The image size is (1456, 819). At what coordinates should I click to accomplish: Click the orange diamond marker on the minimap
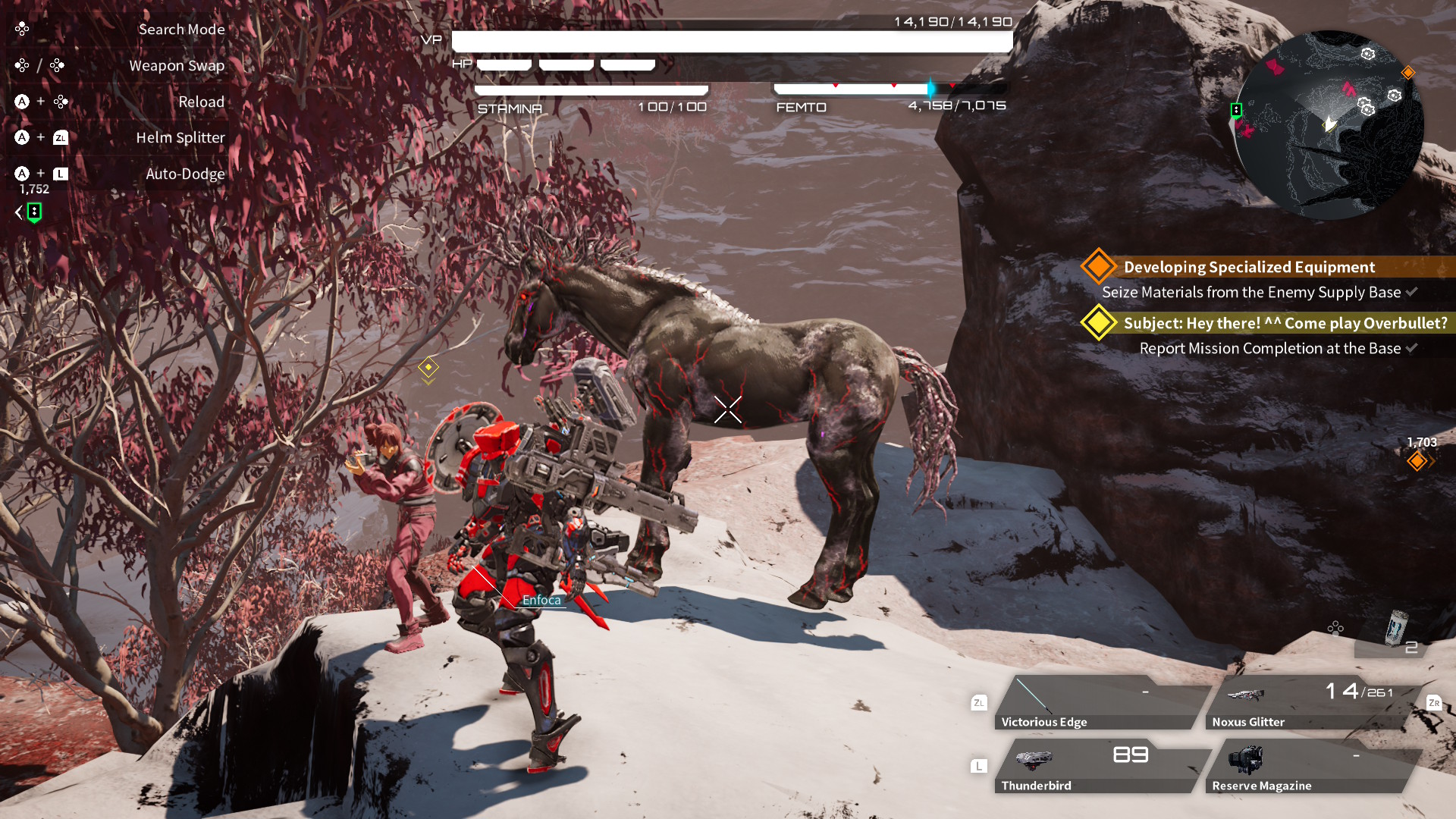coord(1408,73)
